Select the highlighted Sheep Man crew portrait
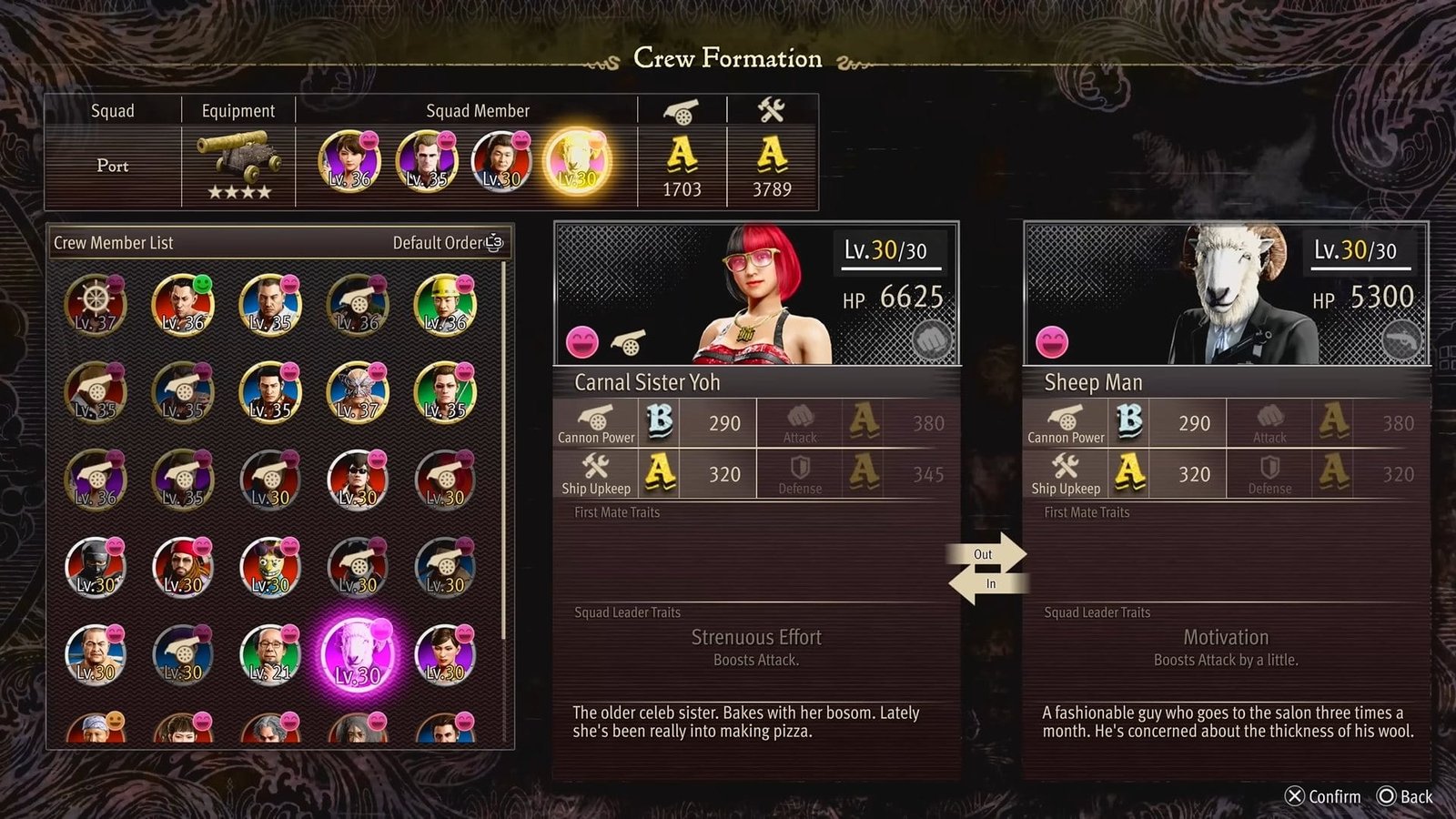 [358, 654]
